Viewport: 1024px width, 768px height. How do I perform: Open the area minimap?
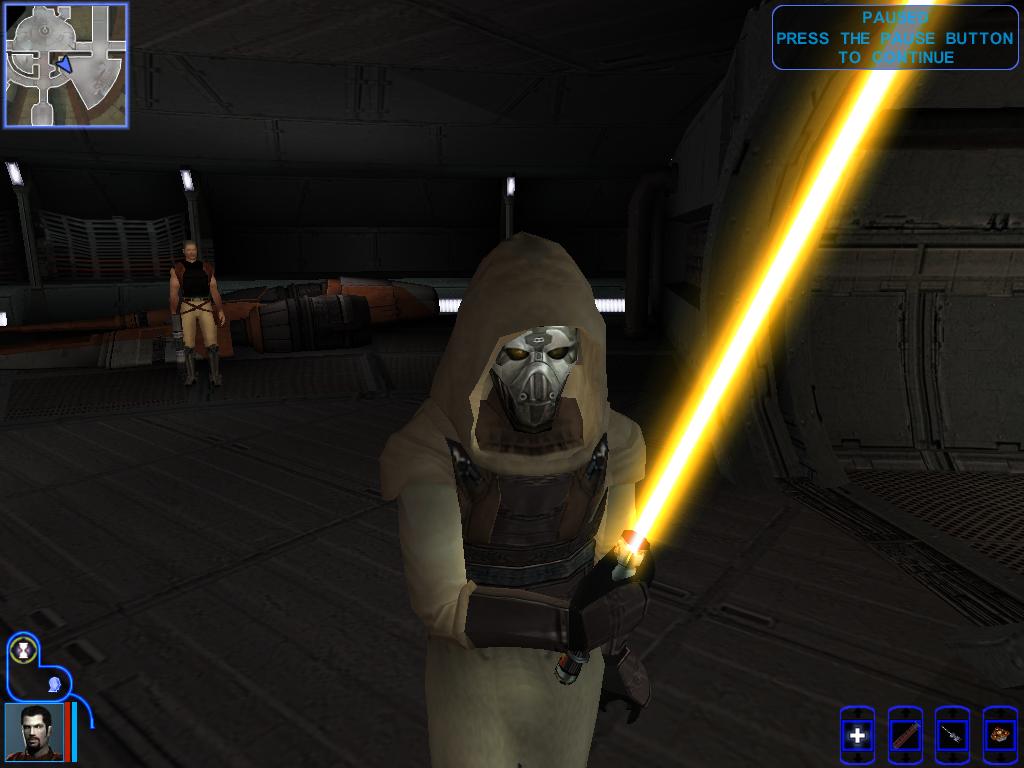click(x=66, y=65)
